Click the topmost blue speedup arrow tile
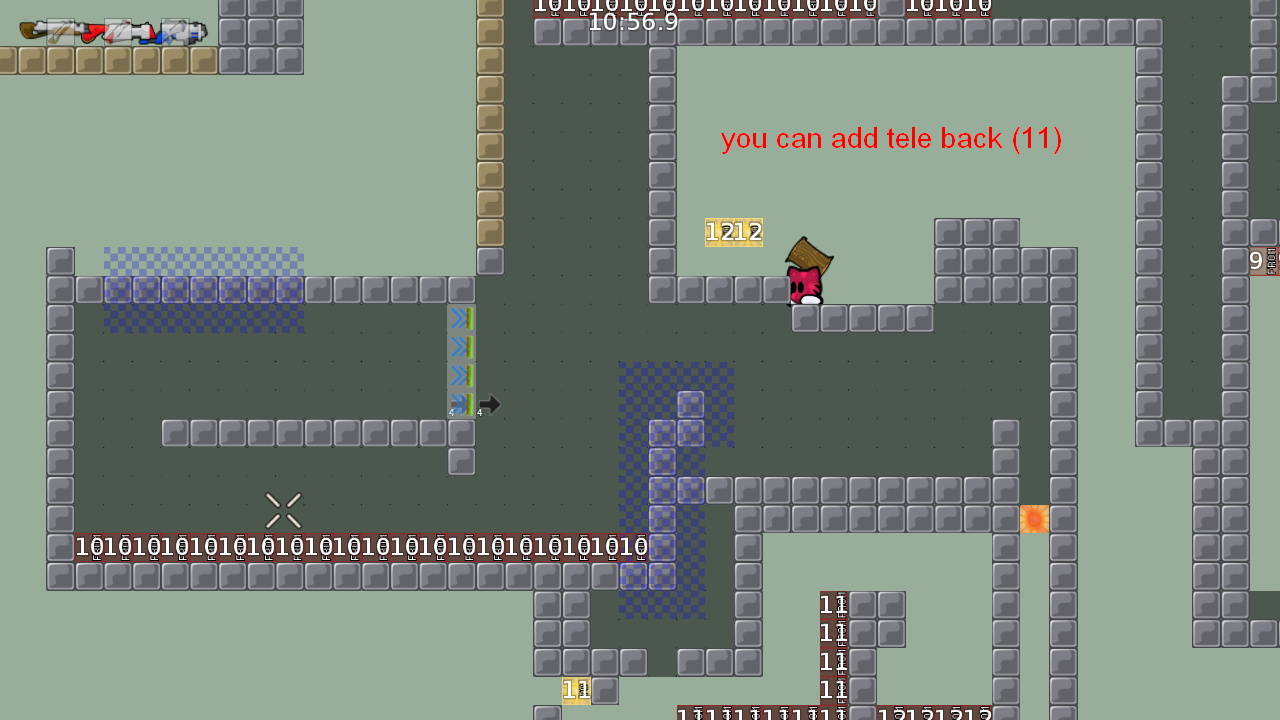The image size is (1280, 720). click(460, 318)
